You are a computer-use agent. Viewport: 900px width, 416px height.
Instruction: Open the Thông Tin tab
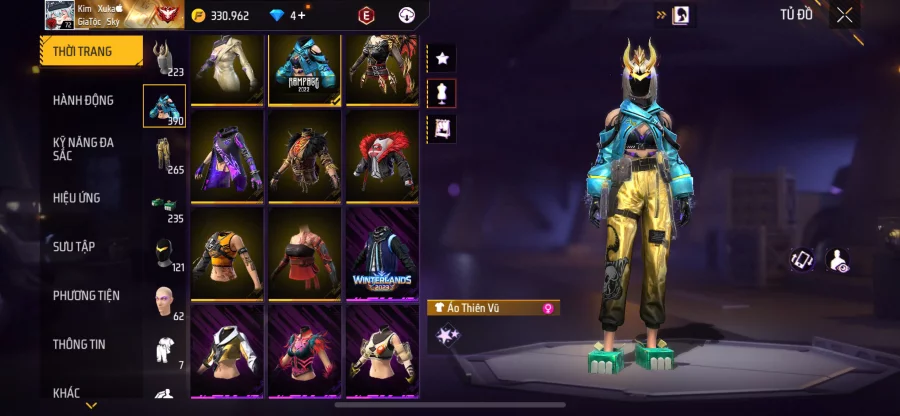[x=79, y=344]
